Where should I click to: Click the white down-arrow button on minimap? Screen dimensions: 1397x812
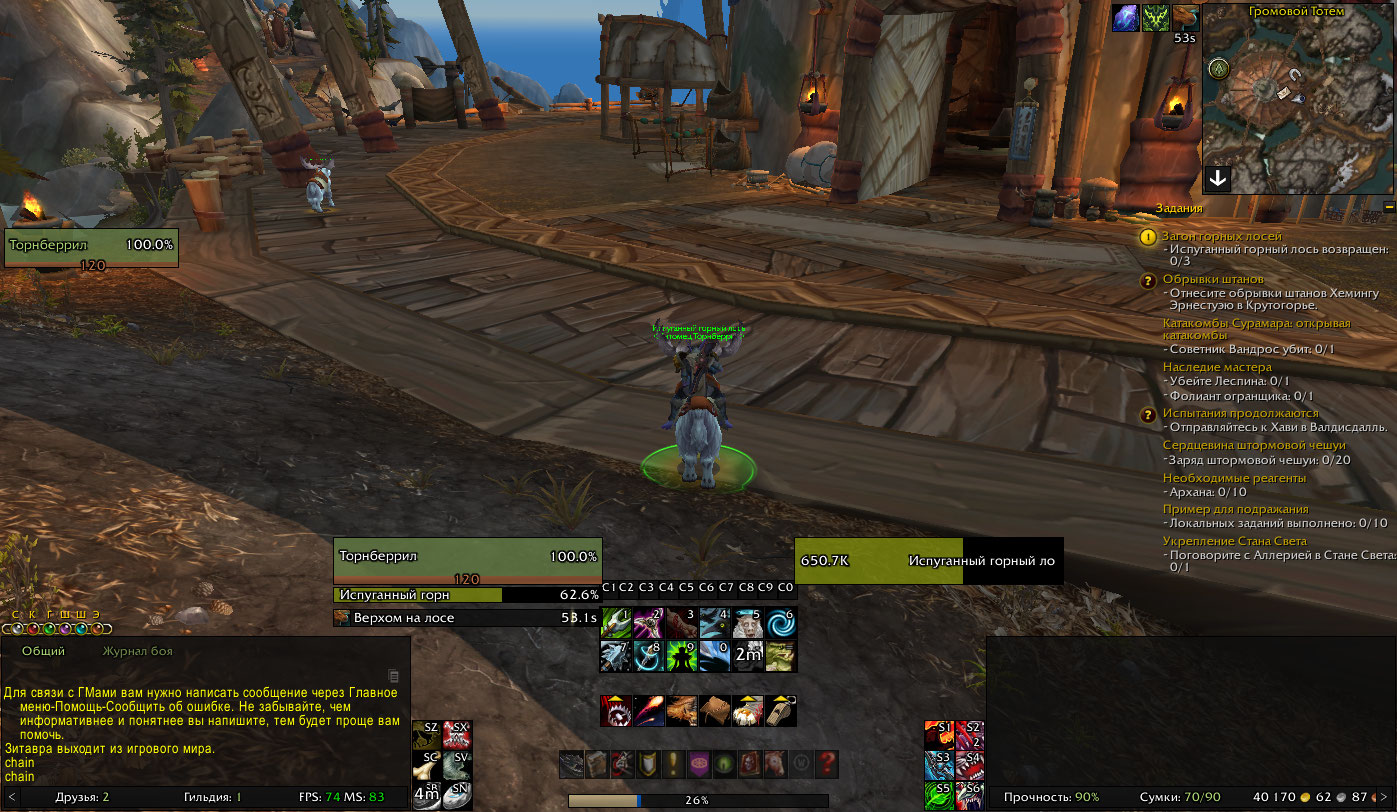(x=1218, y=179)
